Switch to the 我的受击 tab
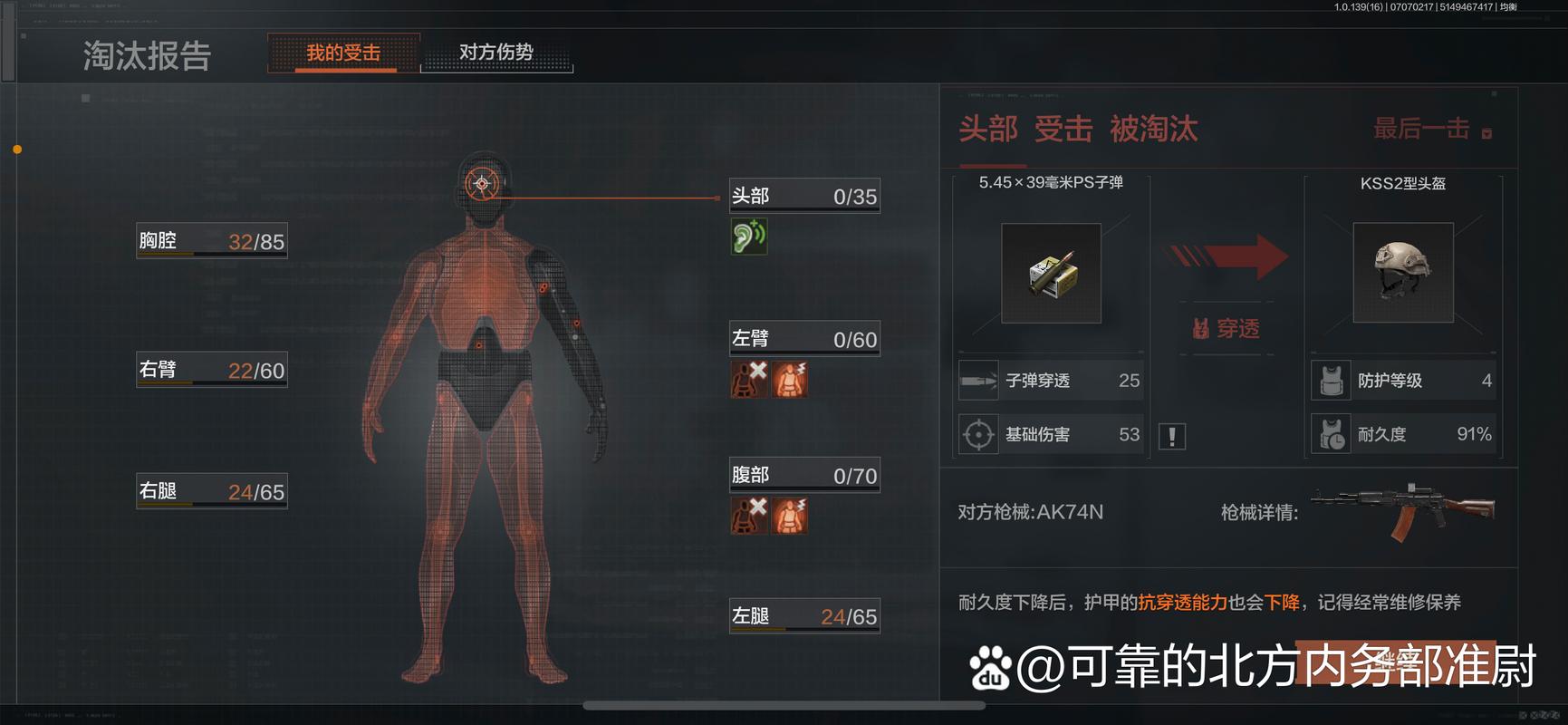 [343, 53]
